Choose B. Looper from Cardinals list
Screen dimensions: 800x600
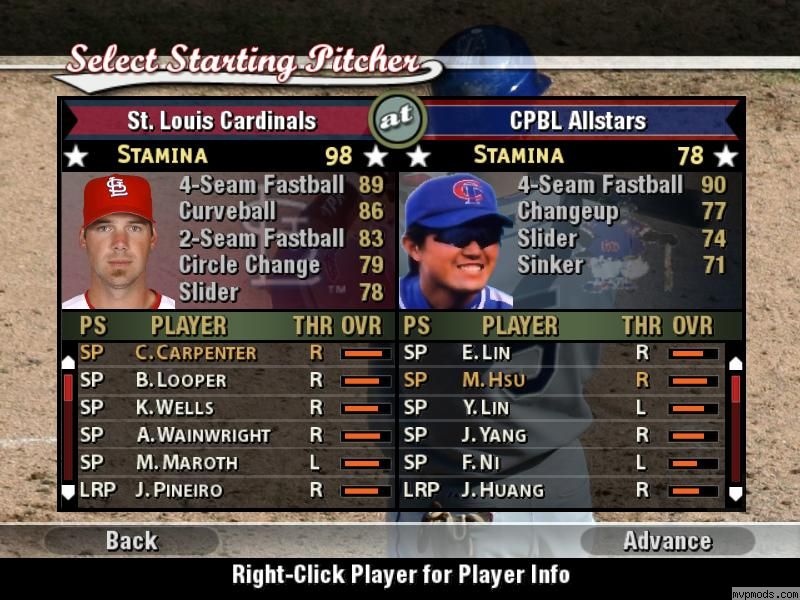tap(181, 380)
